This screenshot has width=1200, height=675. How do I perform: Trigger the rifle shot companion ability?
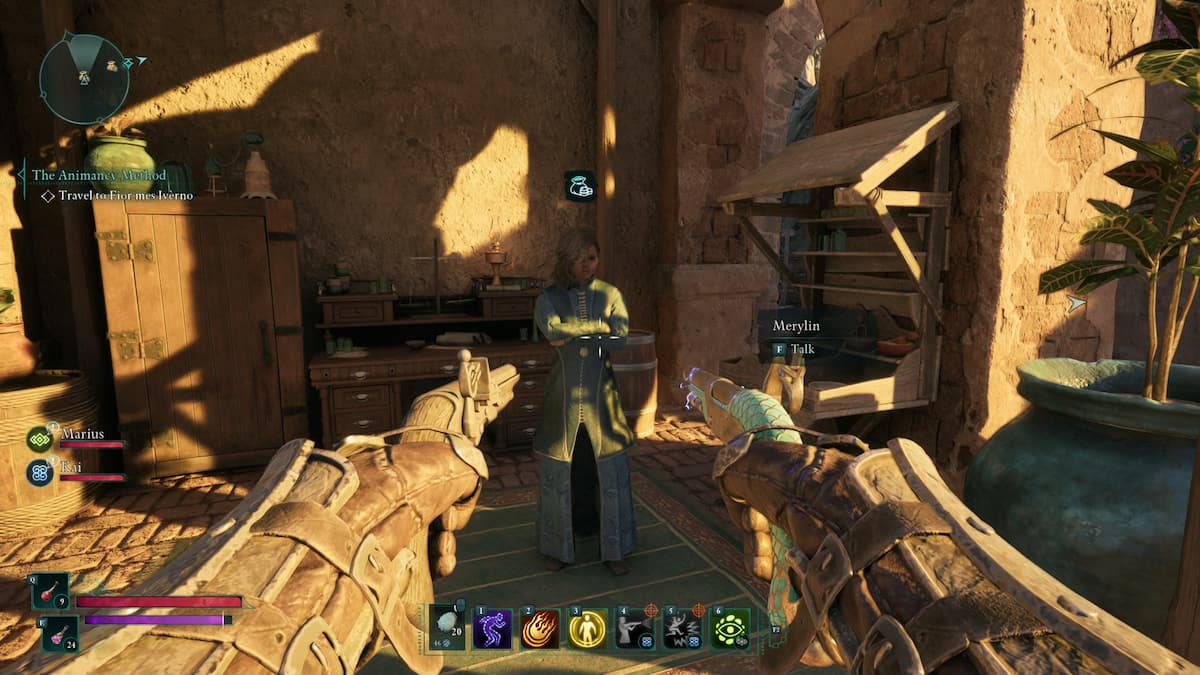point(635,629)
